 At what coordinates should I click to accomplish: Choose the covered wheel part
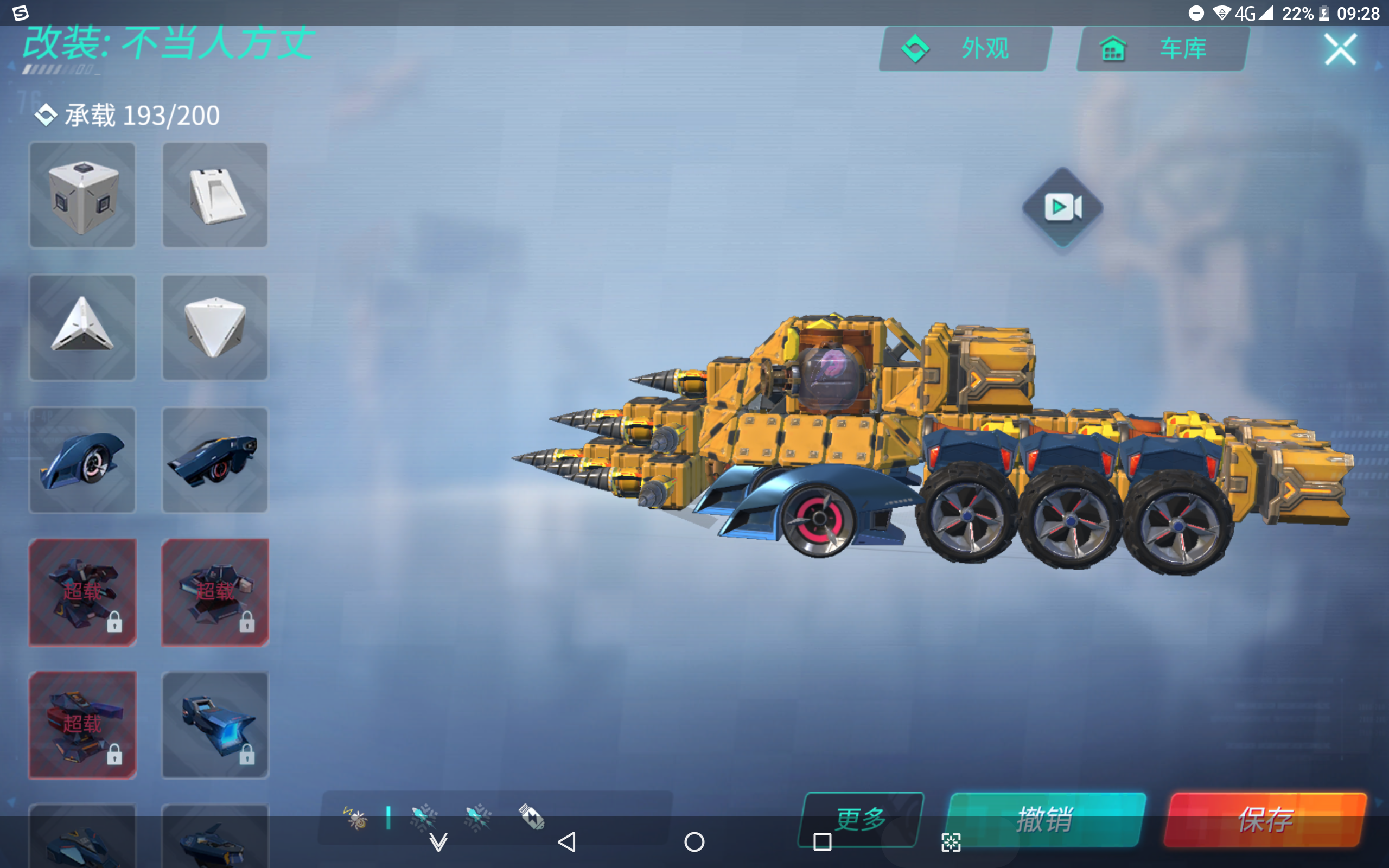pos(82,459)
